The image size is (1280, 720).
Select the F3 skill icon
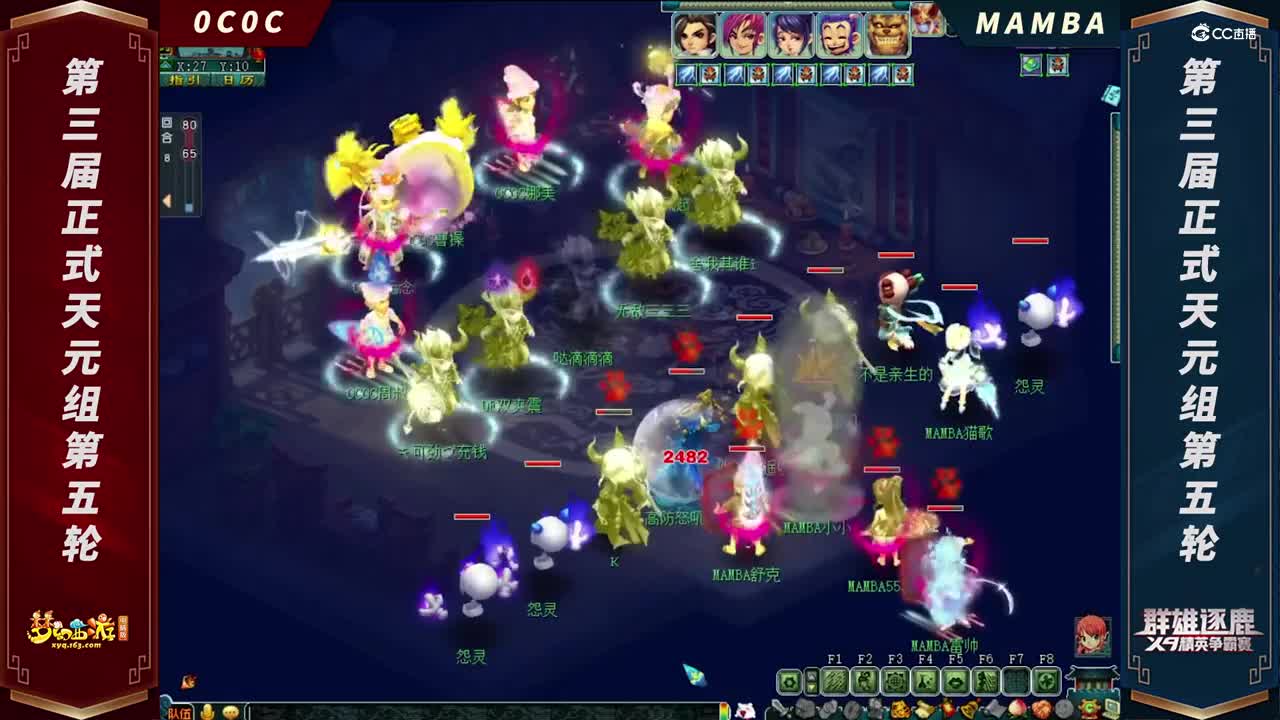896,679
